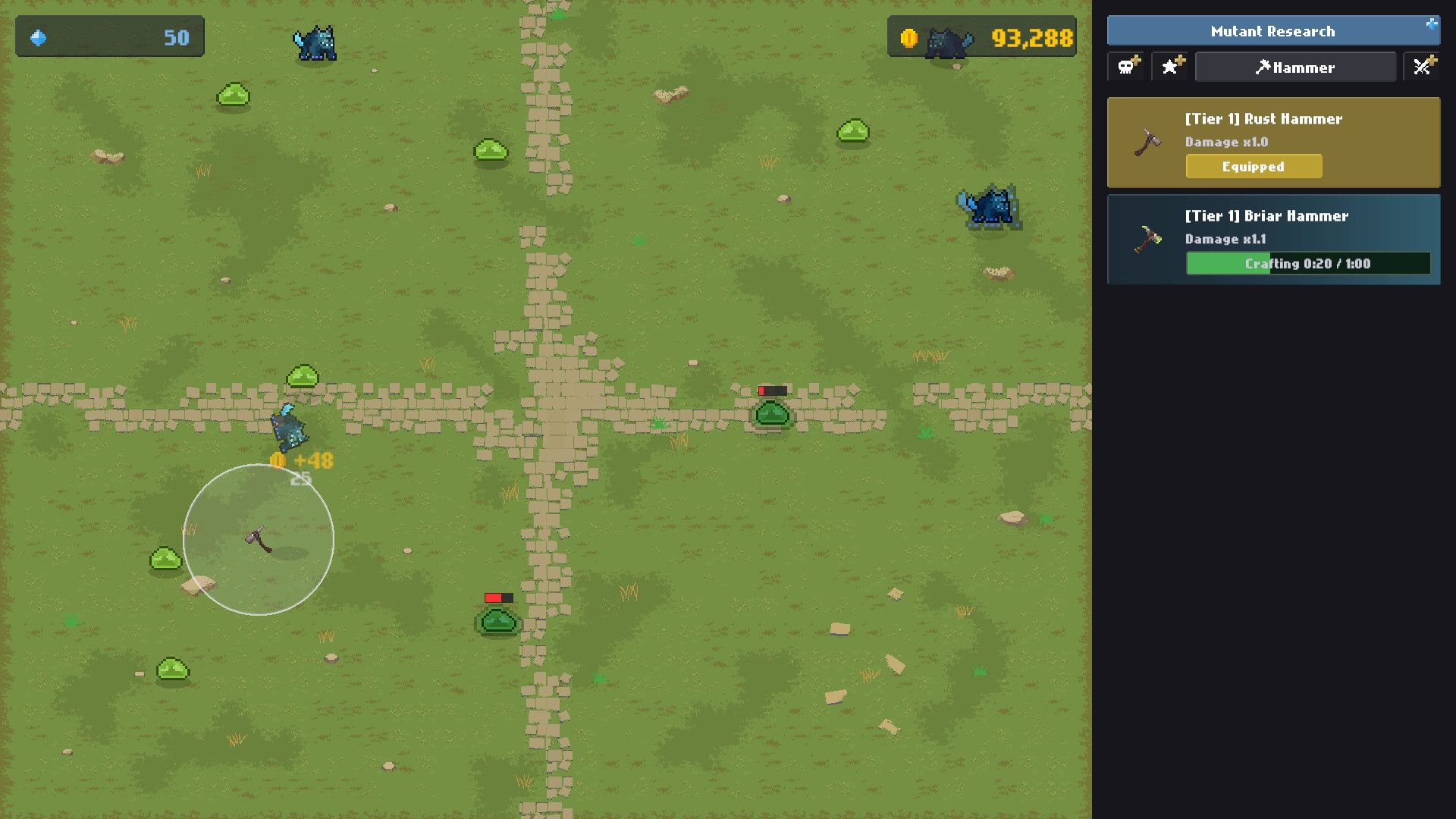Open the Hammer weapon category selector
1456x819 pixels.
[x=1295, y=67]
